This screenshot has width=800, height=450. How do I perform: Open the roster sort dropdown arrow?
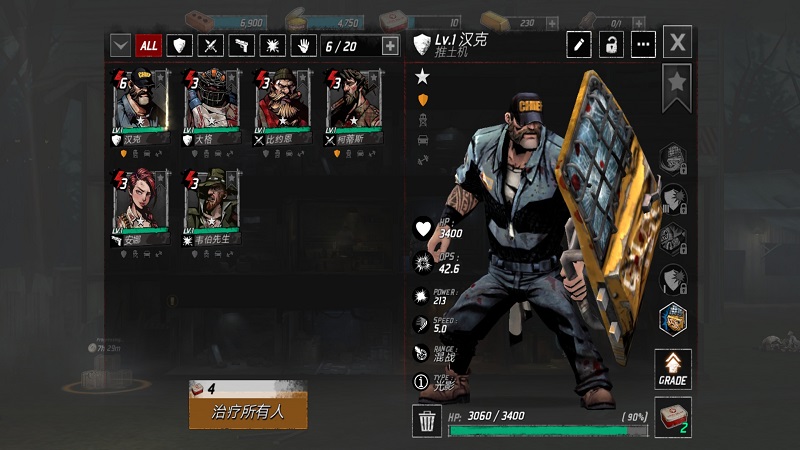pos(120,45)
